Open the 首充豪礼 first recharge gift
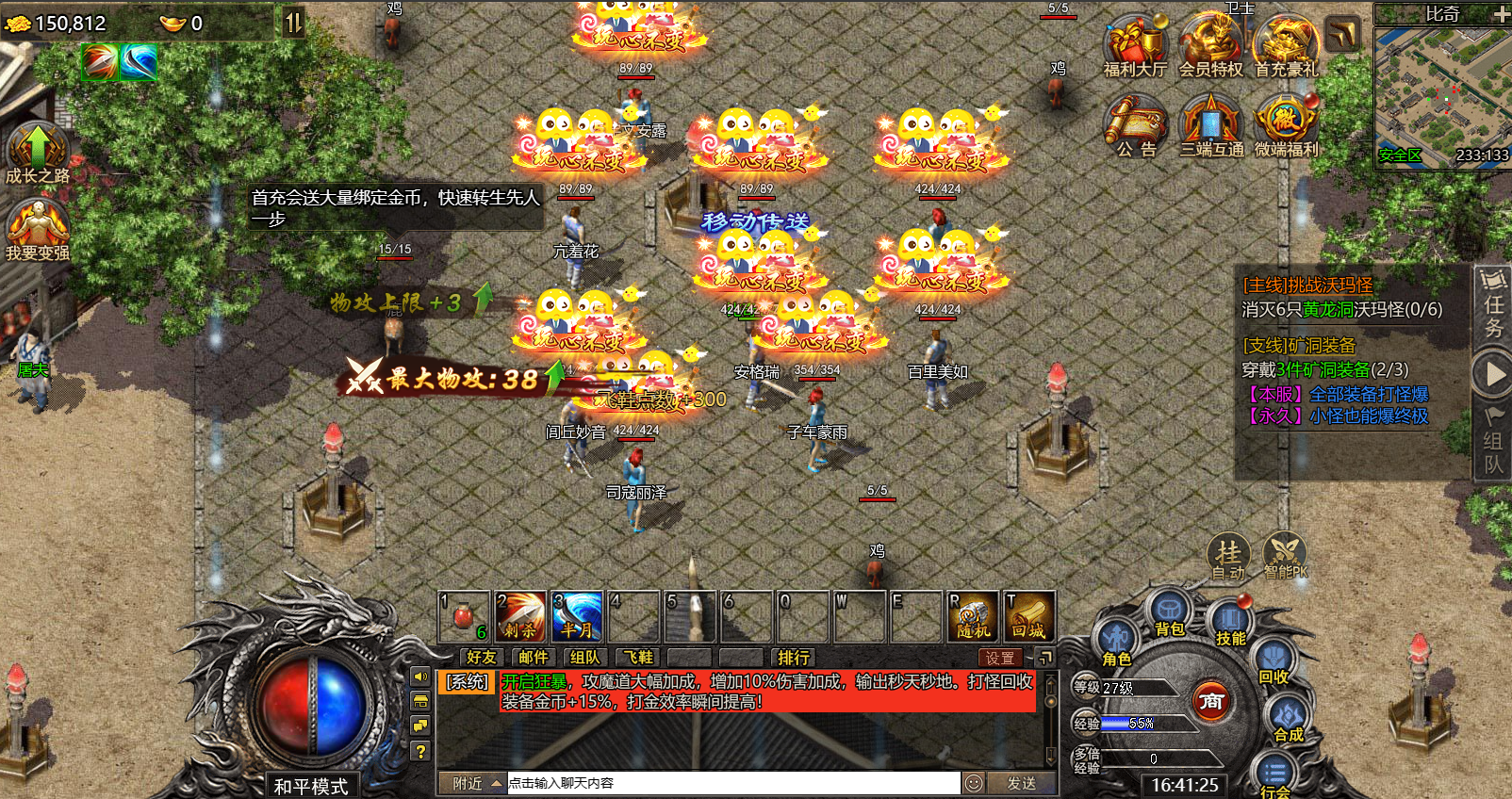 (x=1286, y=45)
